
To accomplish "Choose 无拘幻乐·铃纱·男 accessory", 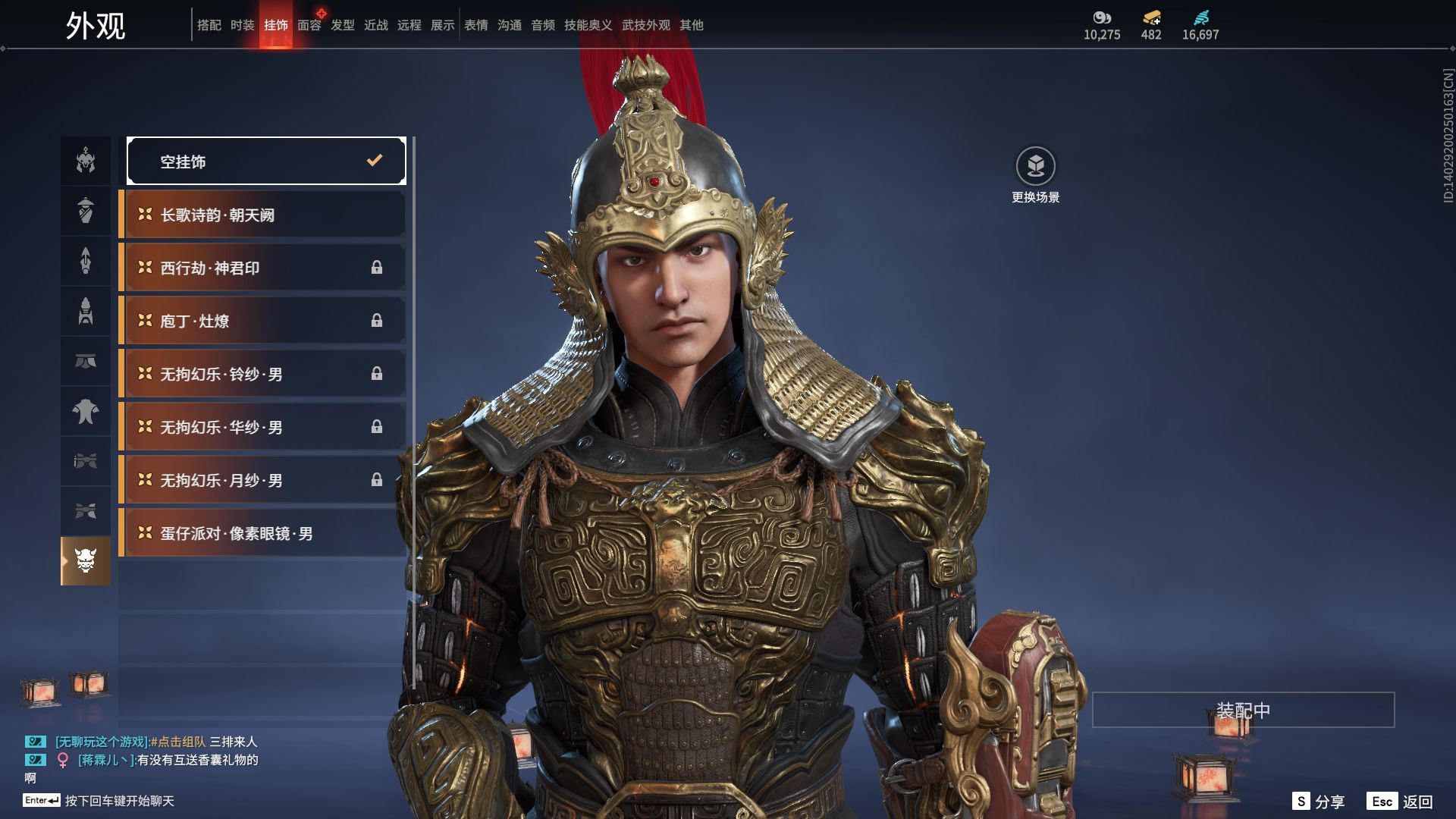I will point(262,374).
